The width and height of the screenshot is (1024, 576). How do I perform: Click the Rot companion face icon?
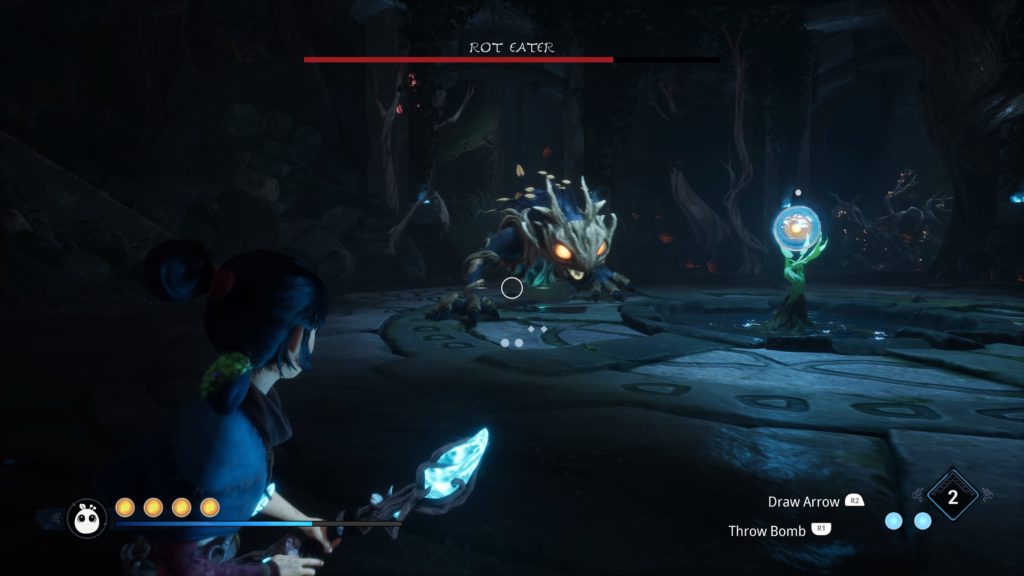click(87, 518)
